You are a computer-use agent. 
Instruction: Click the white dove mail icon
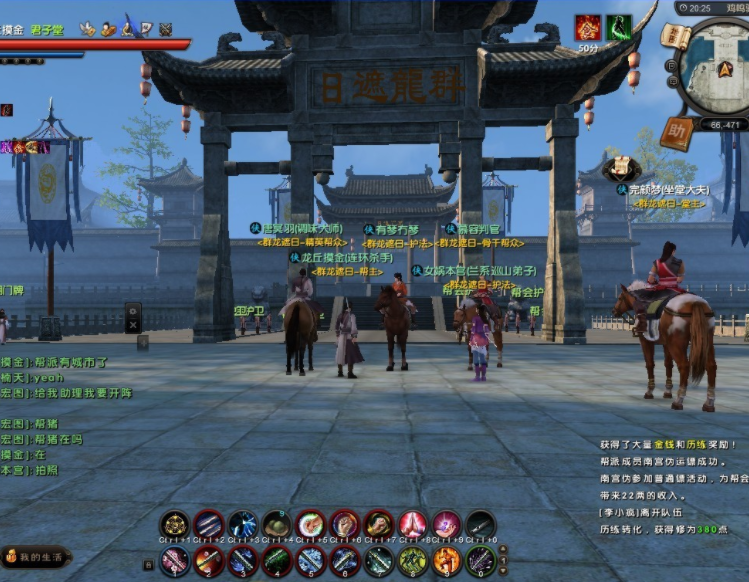tap(88, 29)
